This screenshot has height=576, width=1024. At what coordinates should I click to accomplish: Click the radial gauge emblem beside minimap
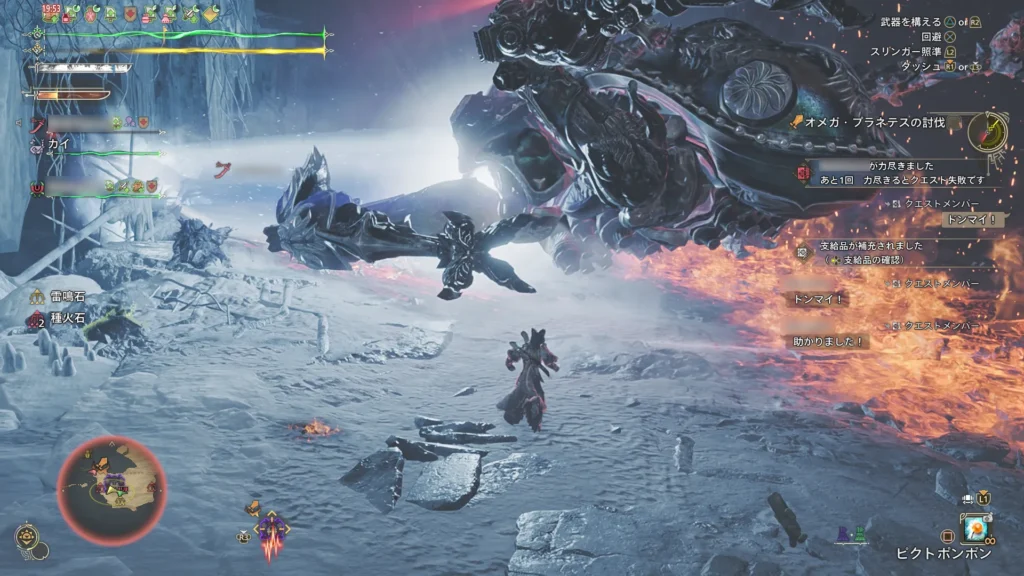(x=27, y=539)
